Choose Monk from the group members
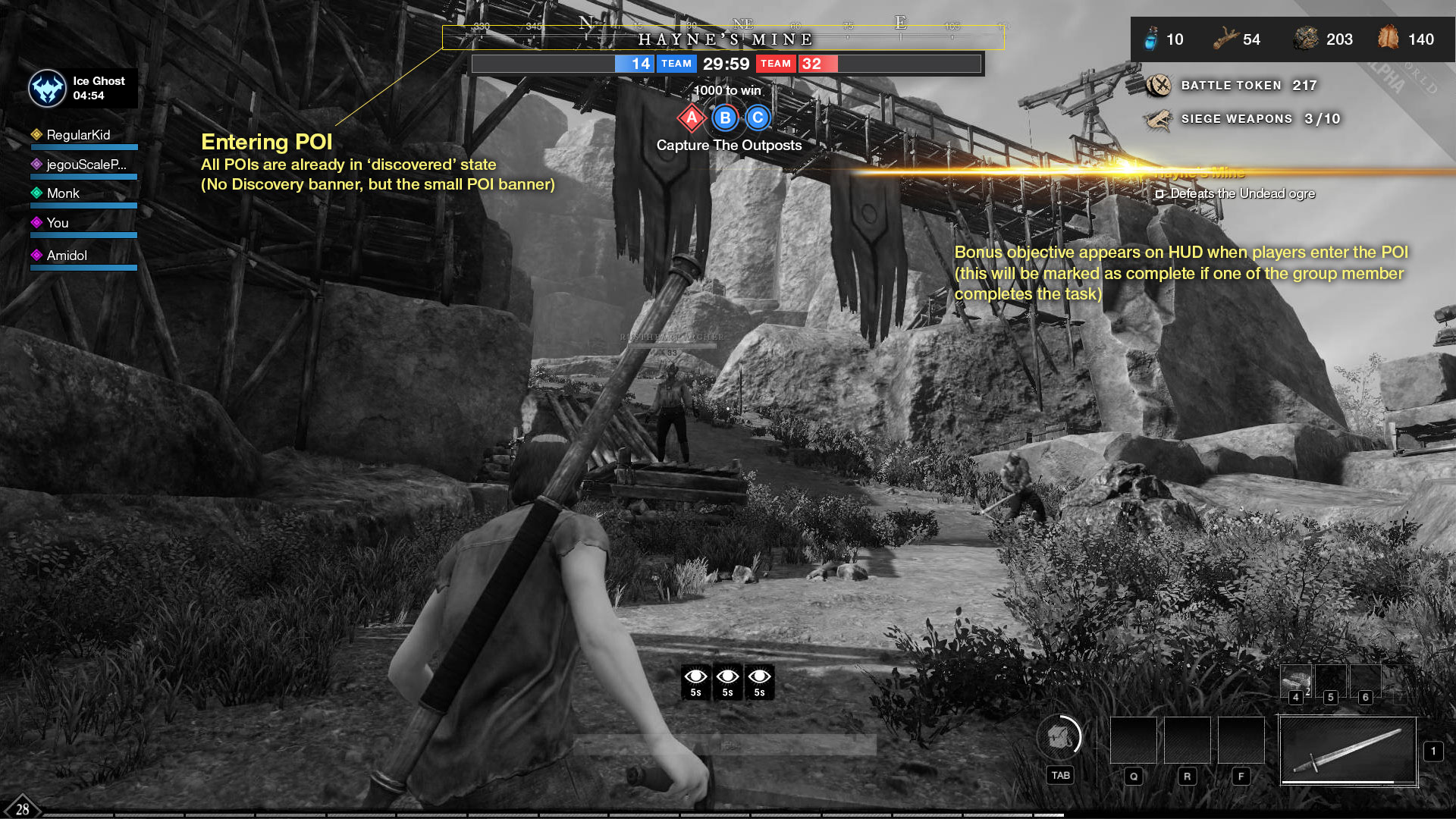 [63, 193]
